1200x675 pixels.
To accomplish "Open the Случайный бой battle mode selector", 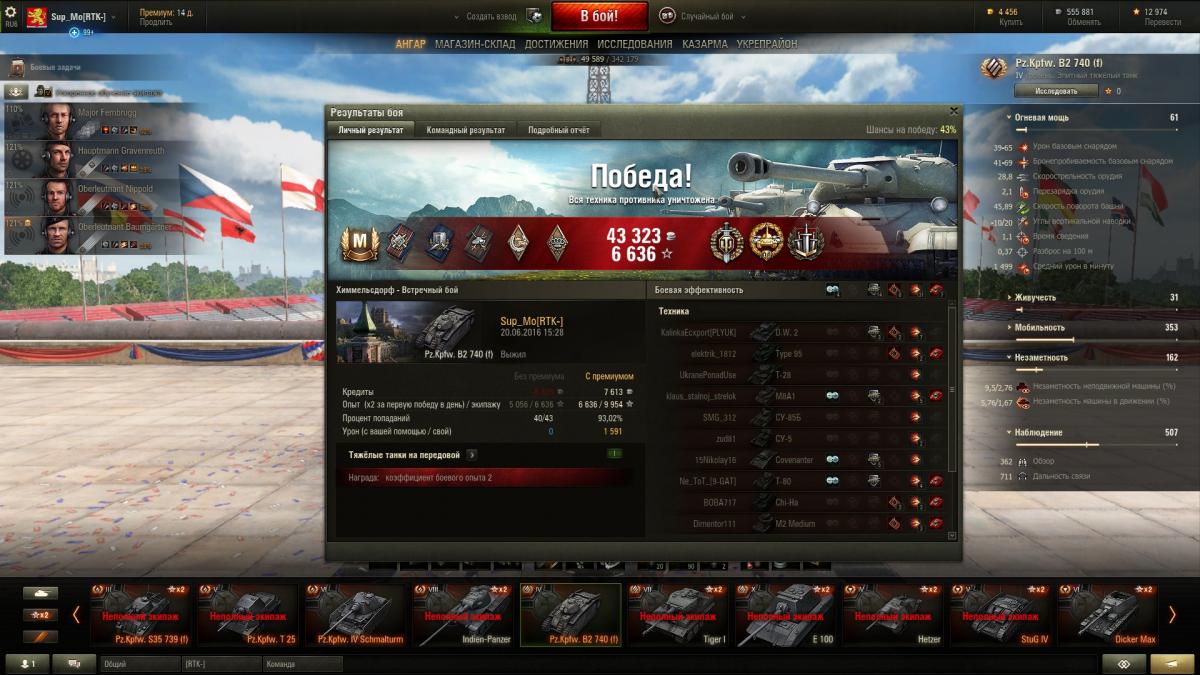I will tap(701, 16).
